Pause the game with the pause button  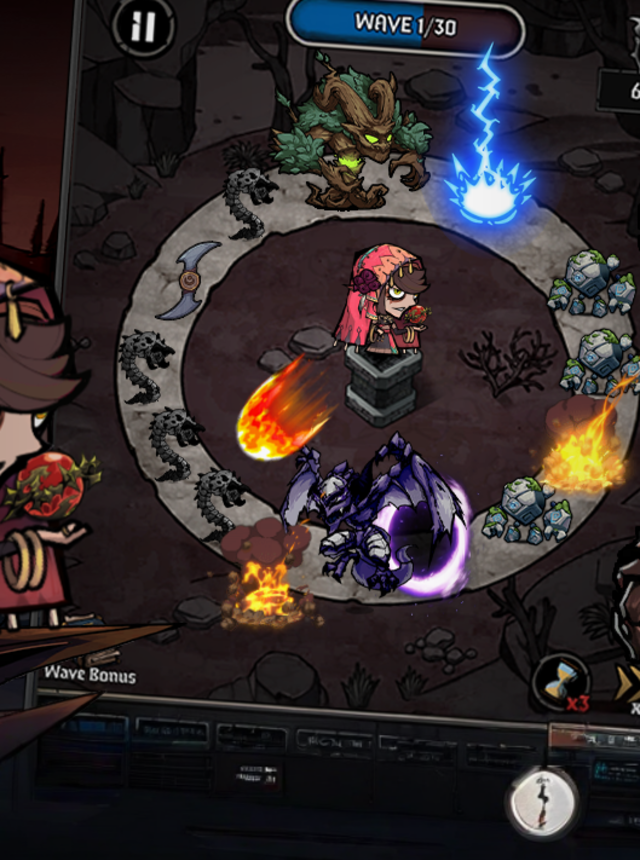coord(143,27)
